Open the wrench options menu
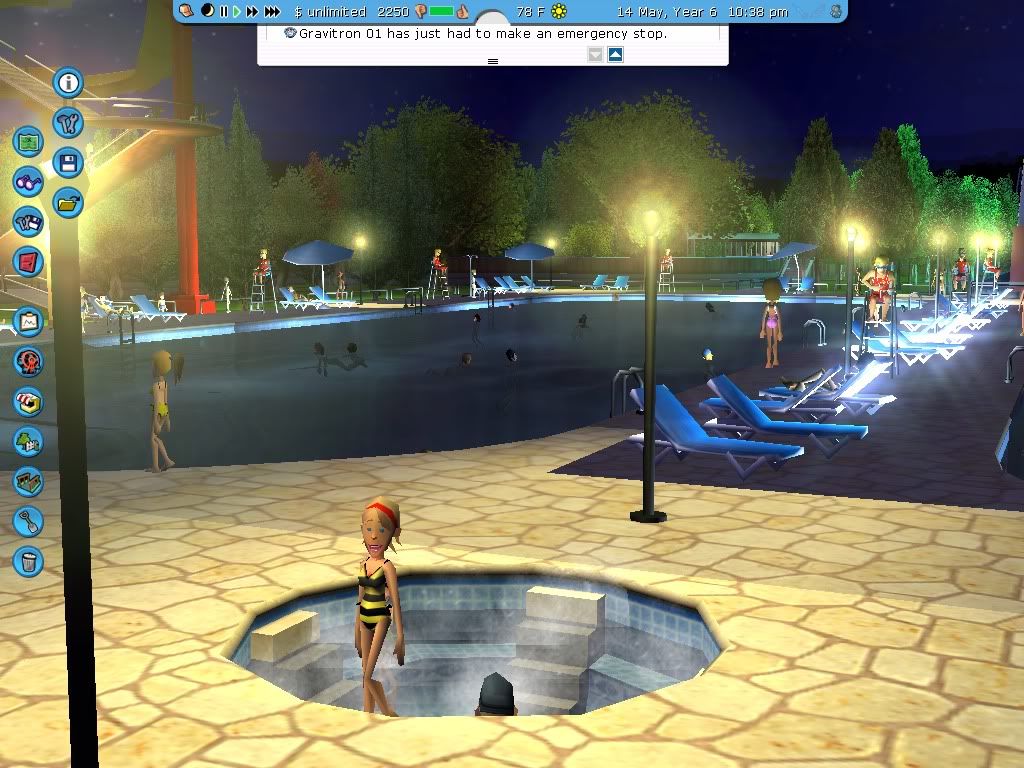1024x768 pixels. pyautogui.click(x=68, y=124)
